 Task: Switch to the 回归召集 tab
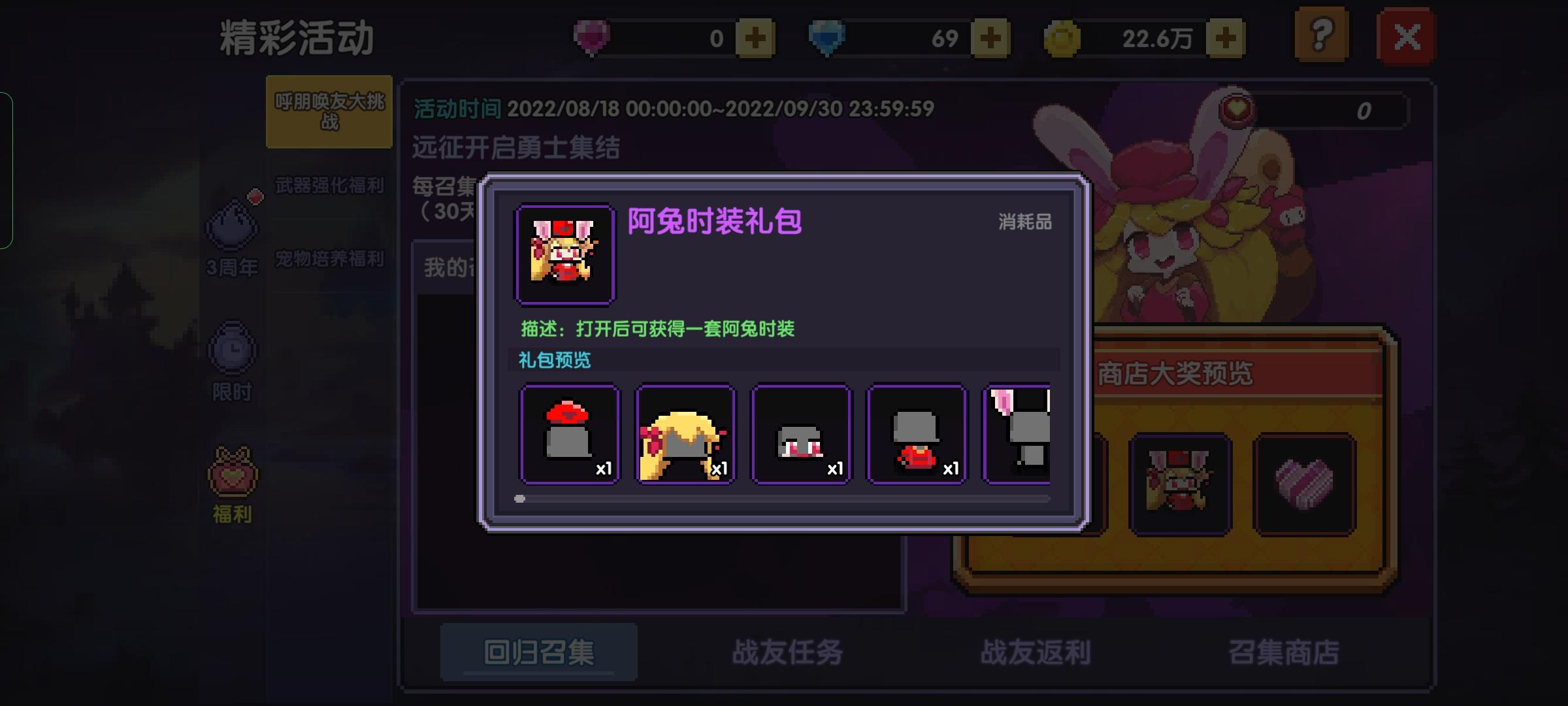click(x=539, y=652)
